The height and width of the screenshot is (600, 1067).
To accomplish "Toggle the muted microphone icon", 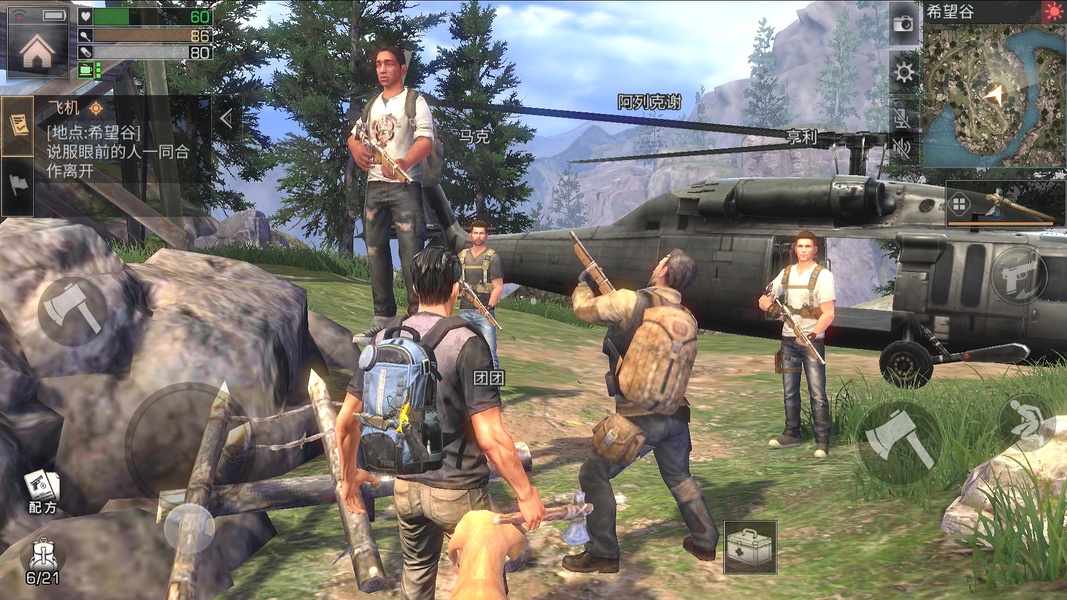I will pyautogui.click(x=904, y=116).
